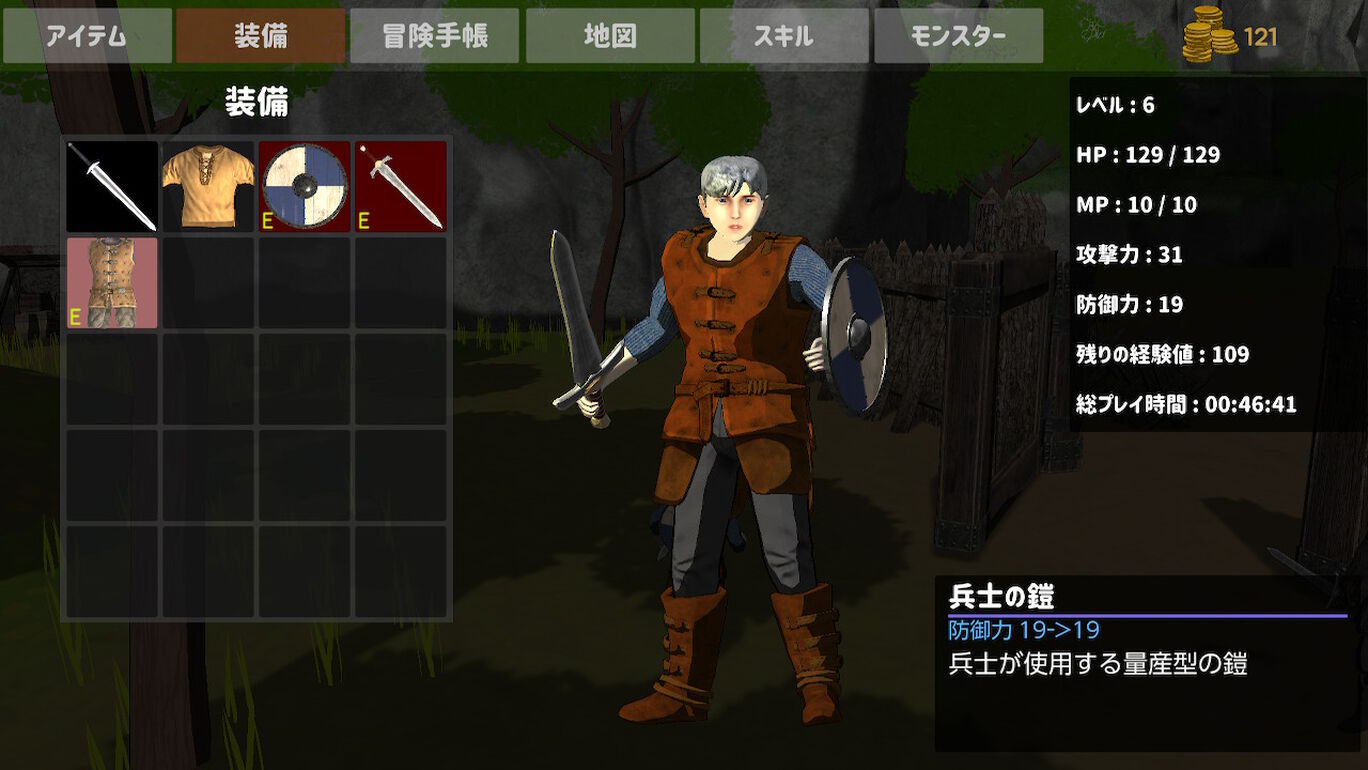
Task: Open the 地図 tab
Action: [610, 36]
